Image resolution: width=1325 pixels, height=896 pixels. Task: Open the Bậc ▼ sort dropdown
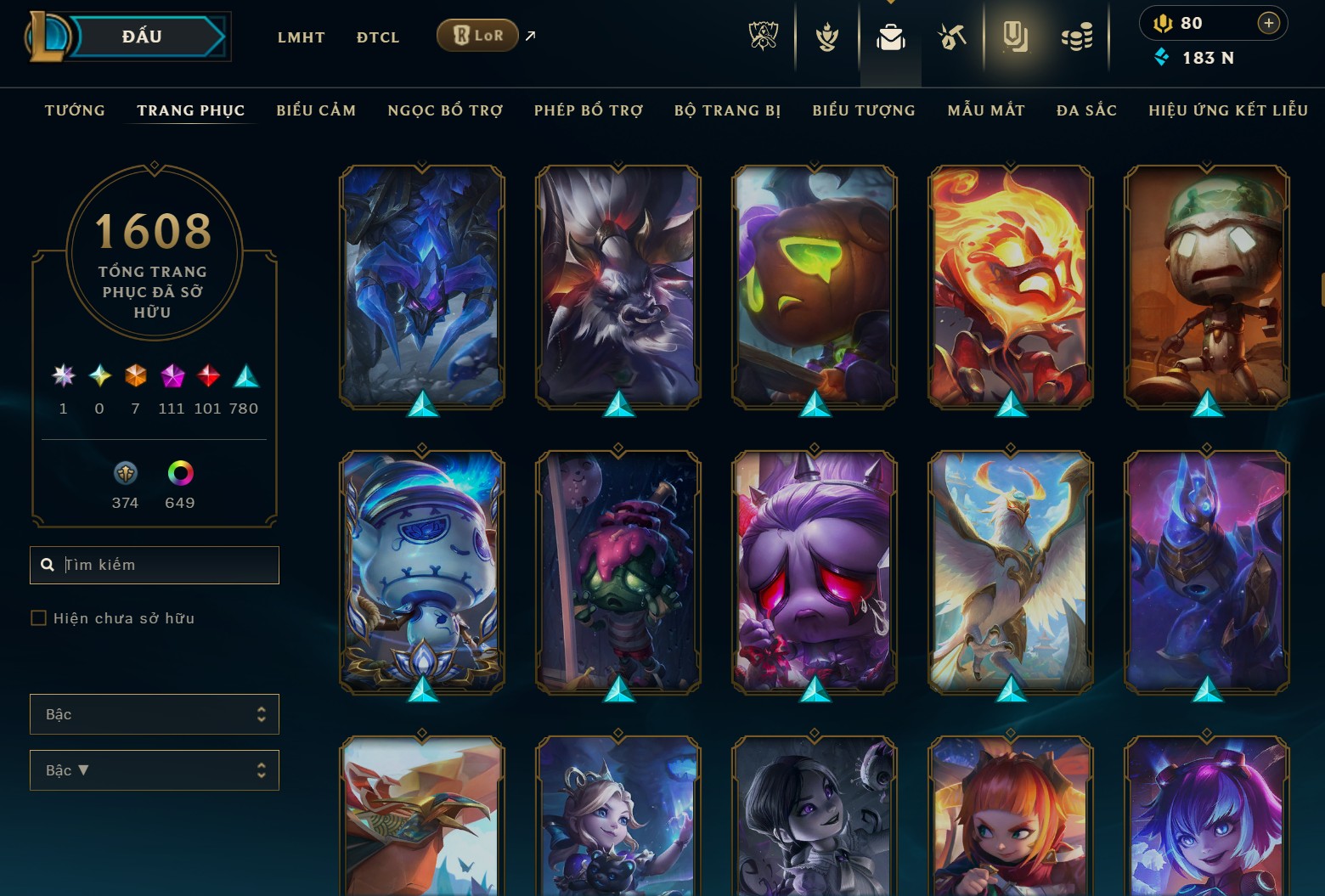coord(154,770)
